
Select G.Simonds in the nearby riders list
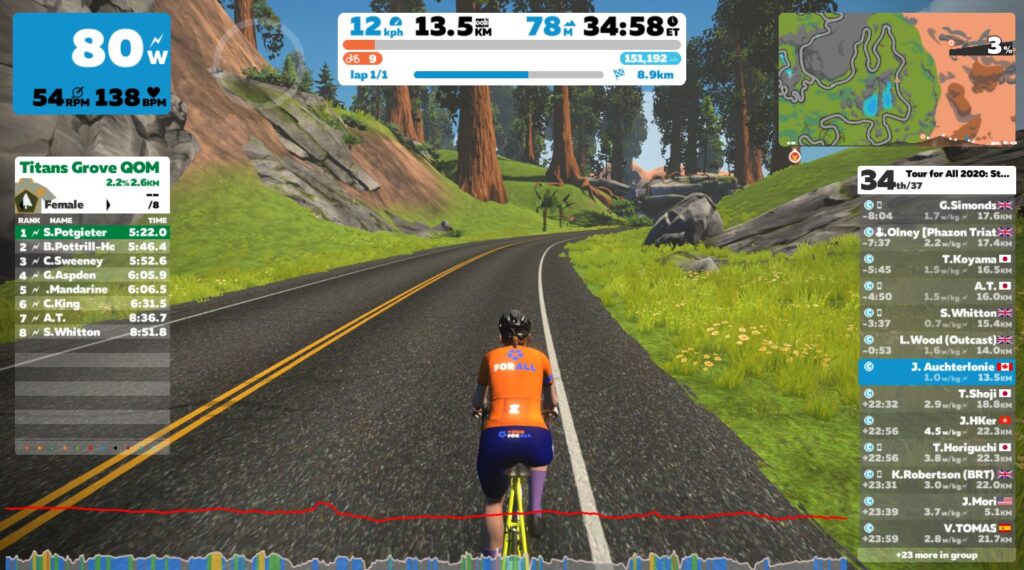[936, 210]
